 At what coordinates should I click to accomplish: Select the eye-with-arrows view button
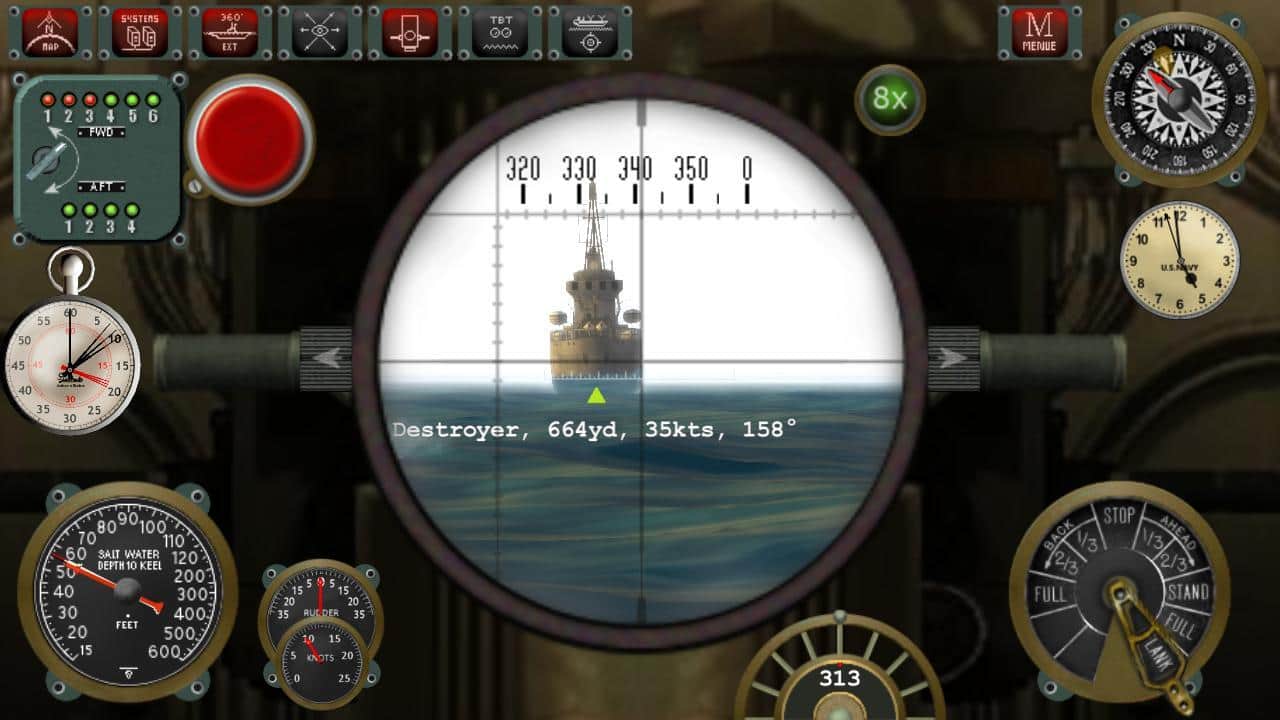point(320,32)
